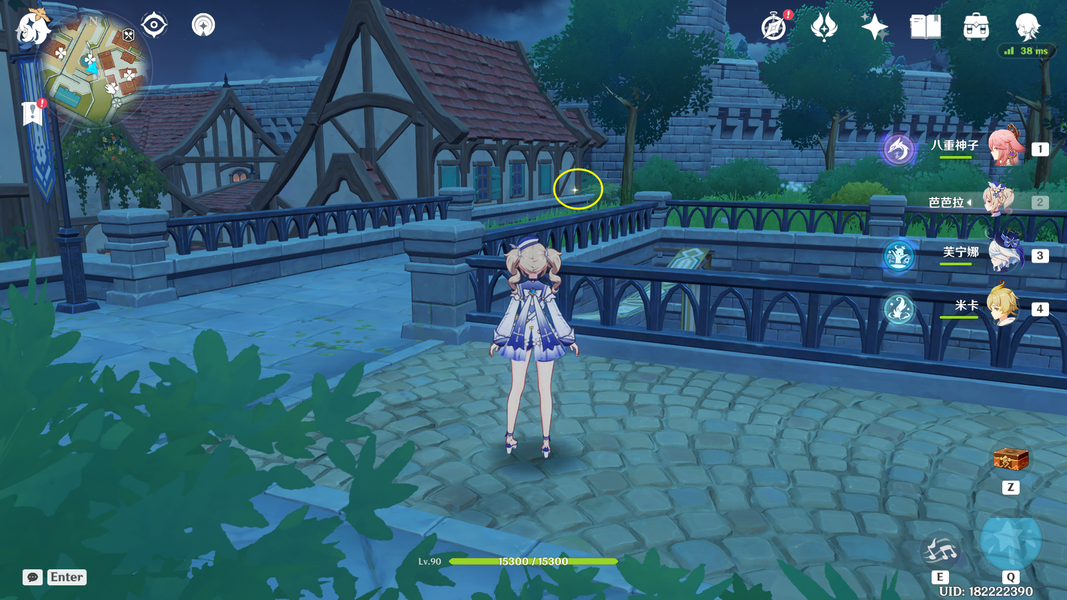Open the Paimon main menu
This screenshot has width=1067, height=600.
34,27
